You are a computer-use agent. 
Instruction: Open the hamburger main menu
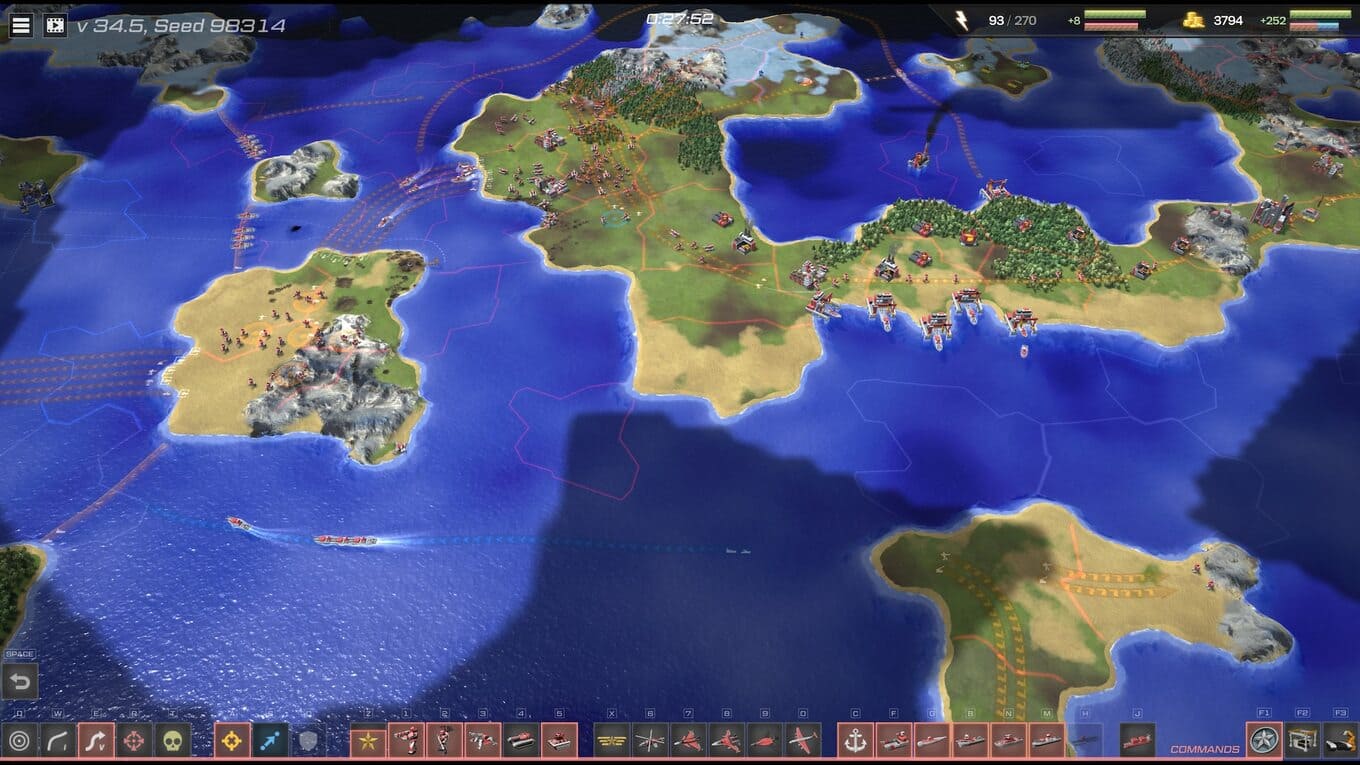20,25
